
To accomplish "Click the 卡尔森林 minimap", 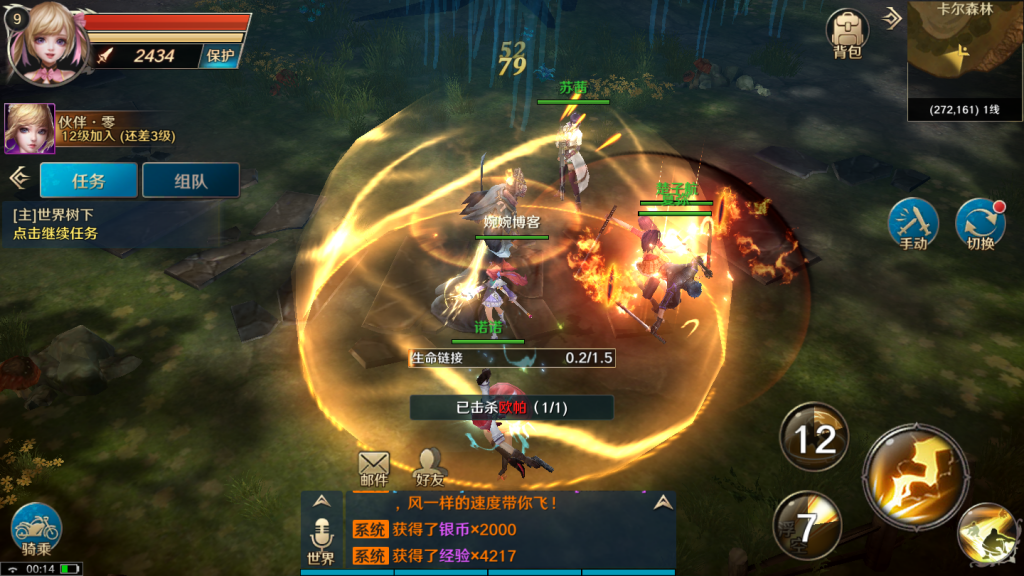I will point(964,60).
